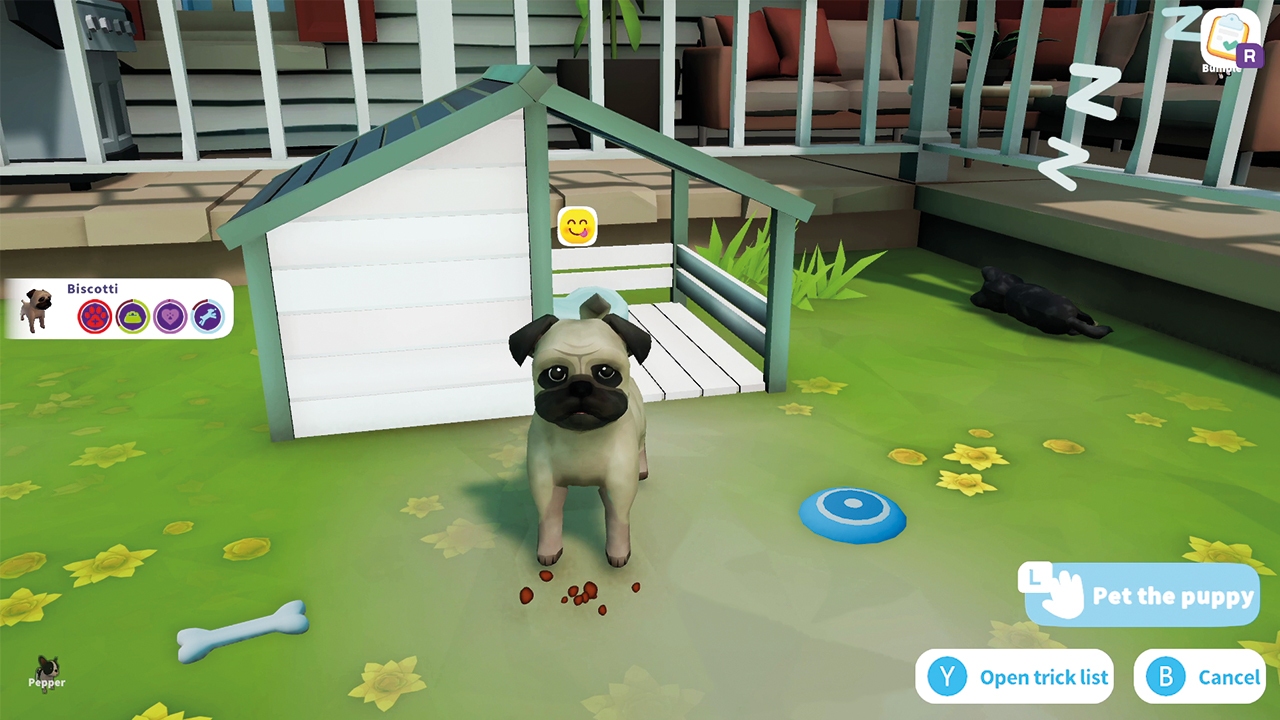
Task: Click the blue frisbee on the grass
Action: (852, 514)
